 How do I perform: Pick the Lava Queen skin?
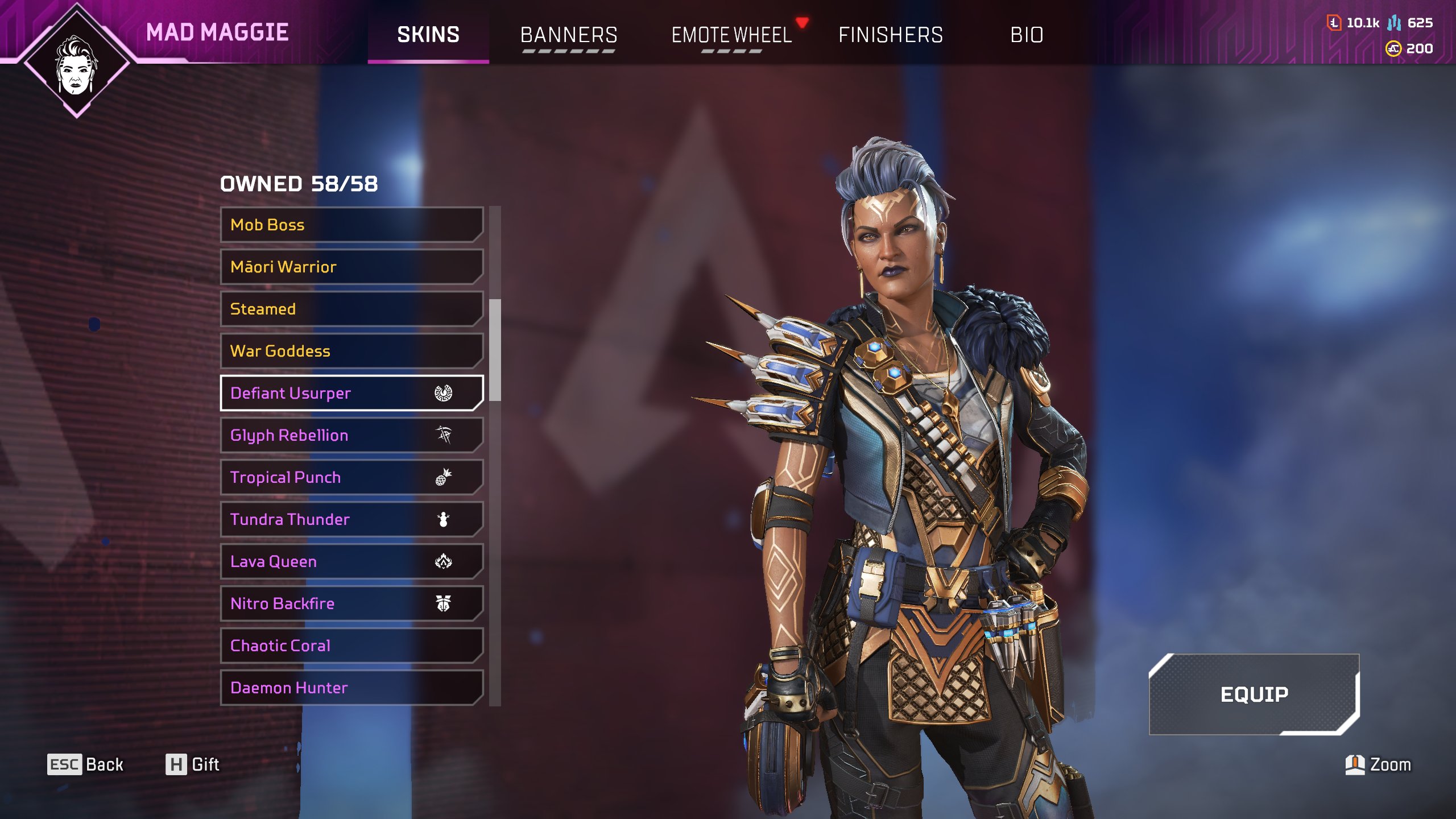(x=351, y=561)
